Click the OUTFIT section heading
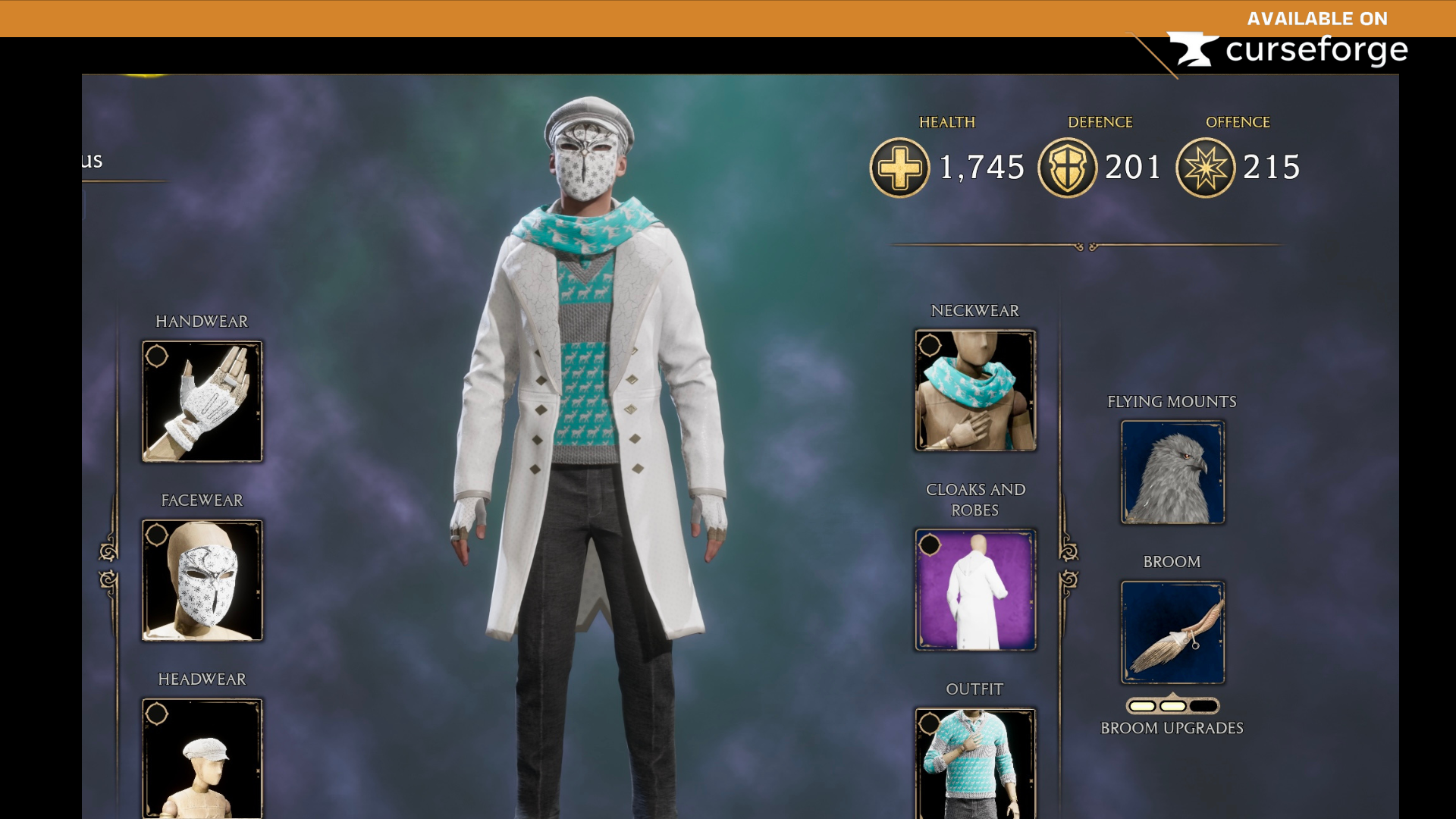 point(975,689)
